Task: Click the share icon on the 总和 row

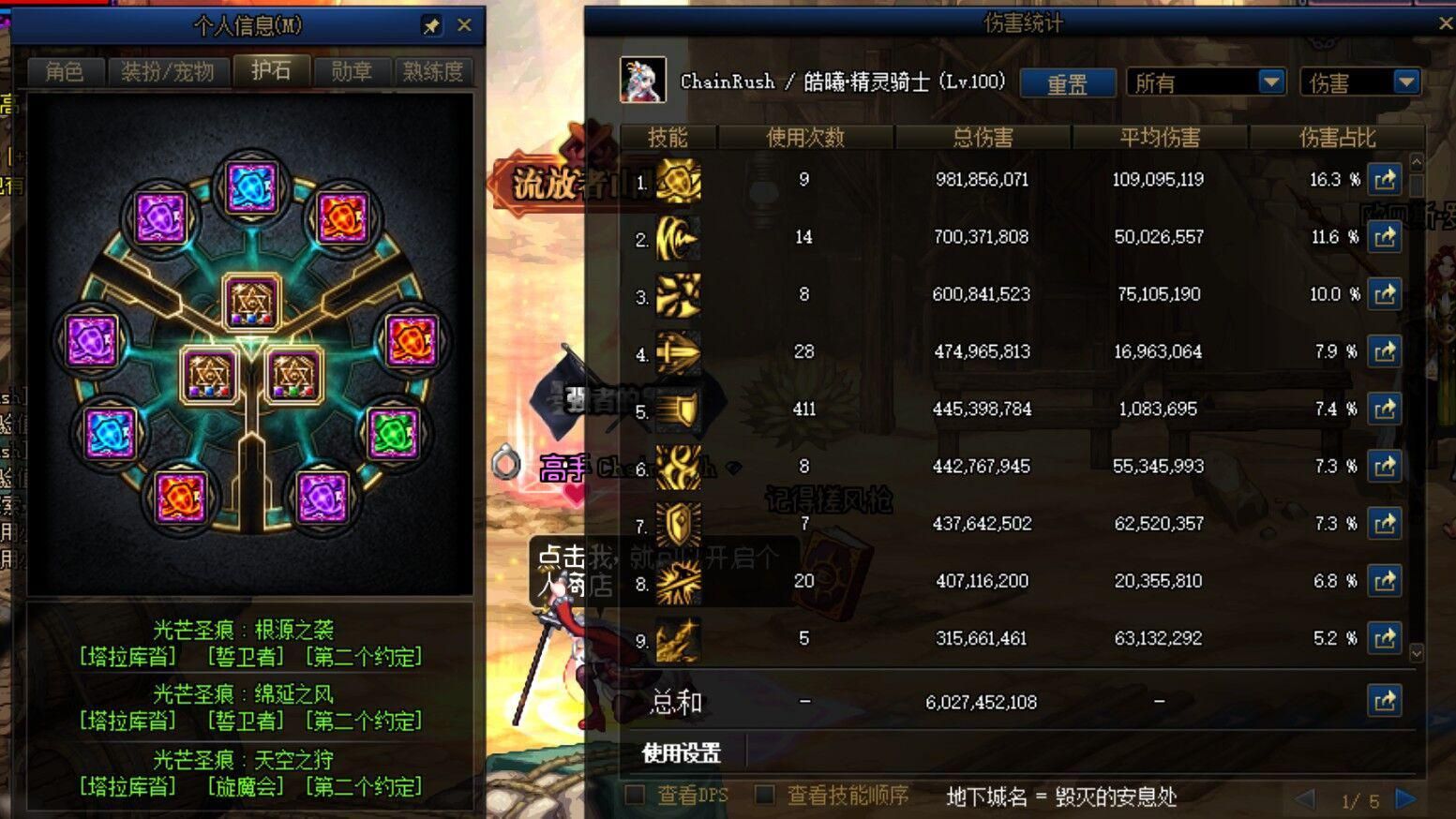Action: (1385, 701)
